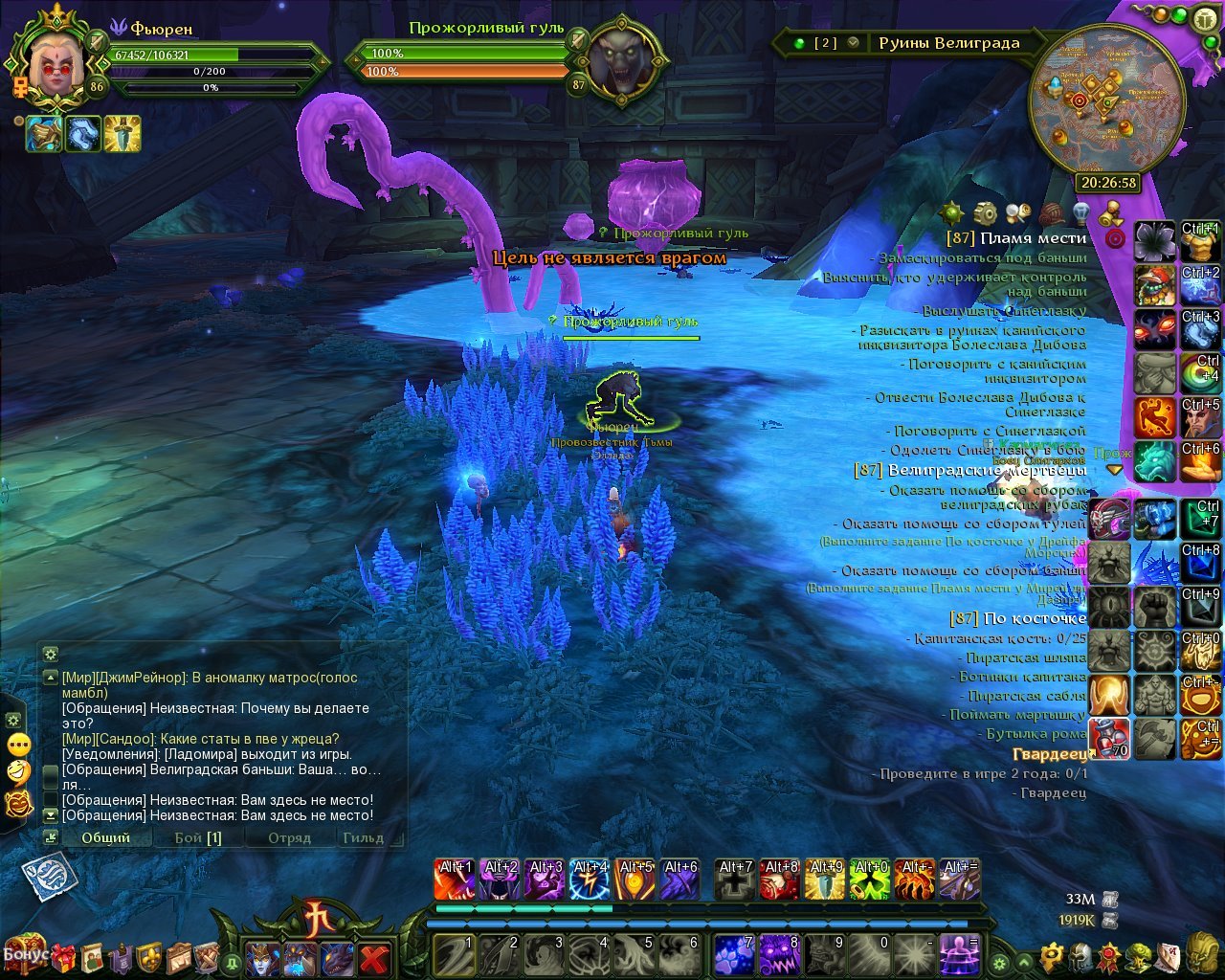The height and width of the screenshot is (980, 1225).
Task: Use the blue paw print skill
Action: pos(734,954)
